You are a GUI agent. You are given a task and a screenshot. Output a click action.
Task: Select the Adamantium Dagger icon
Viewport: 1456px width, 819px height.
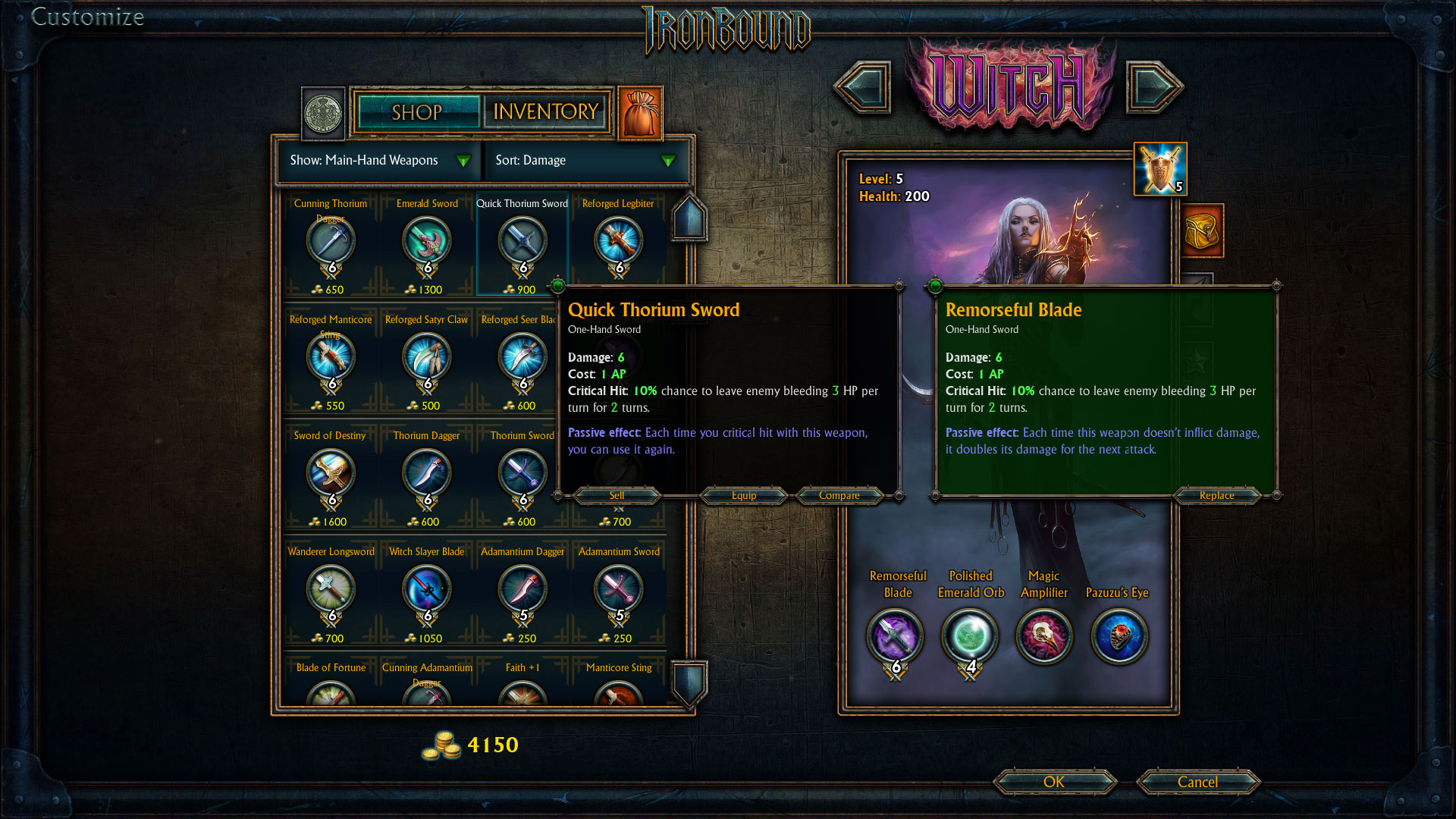[x=522, y=589]
